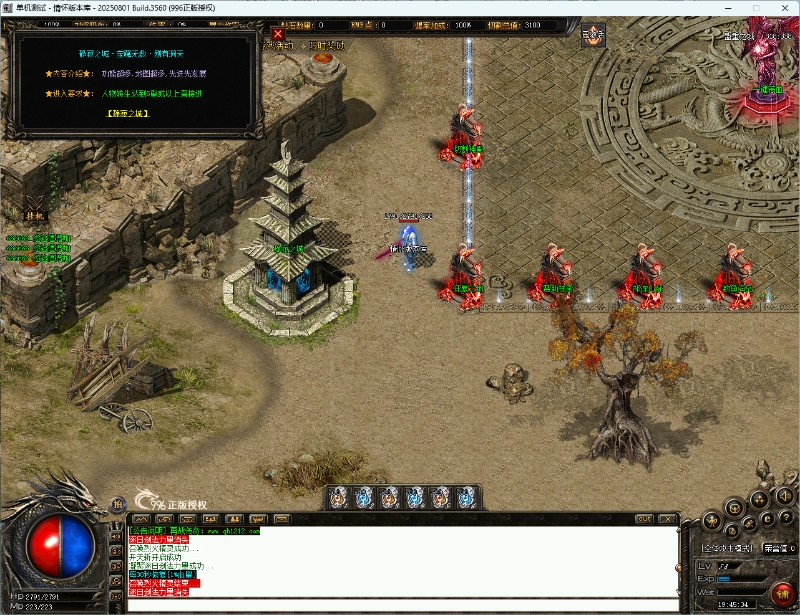Screen dimensions: 800x615
Task: Click the last skill icon in the hotbar
Action: pos(465,497)
